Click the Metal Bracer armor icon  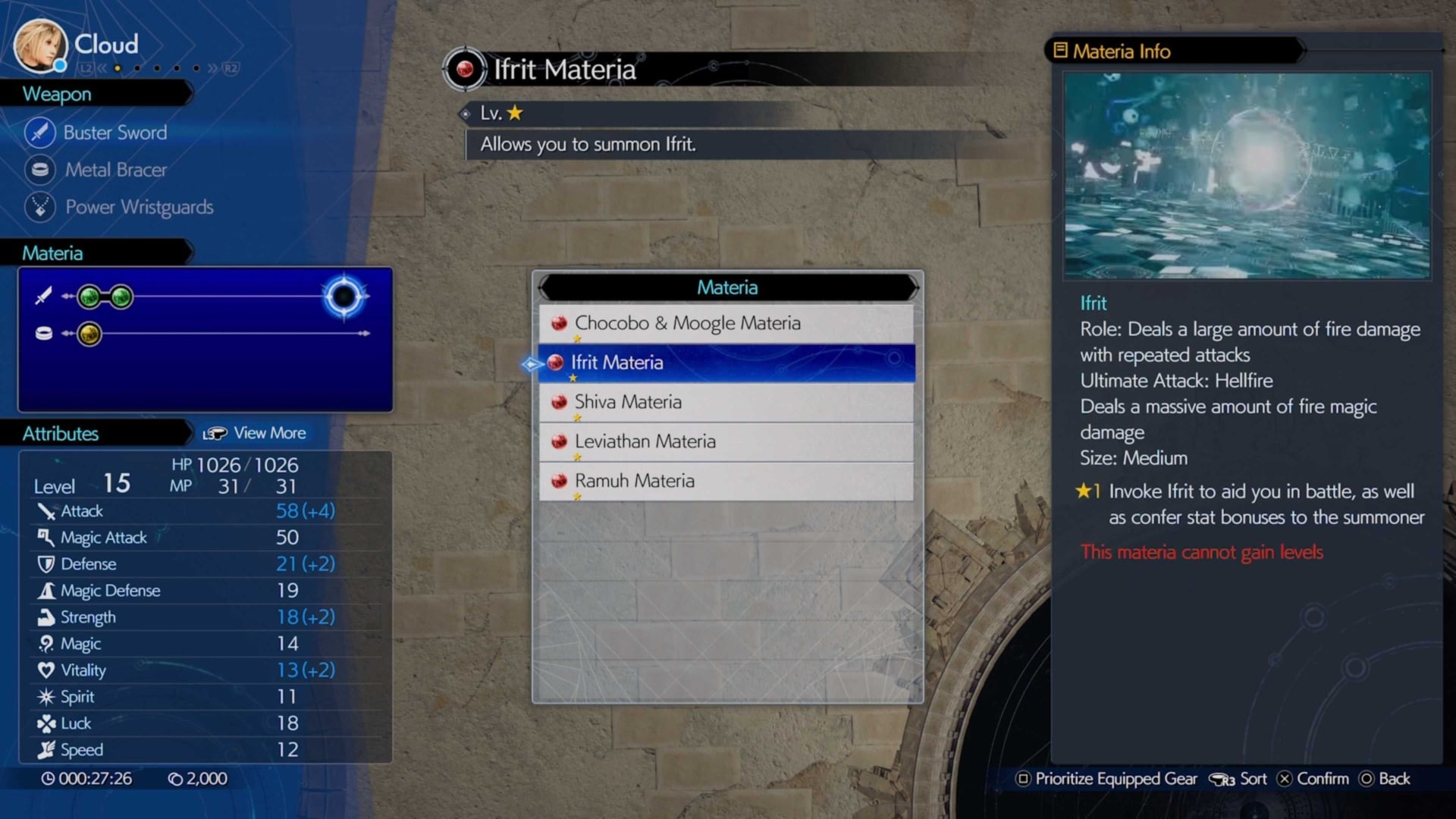point(39,170)
